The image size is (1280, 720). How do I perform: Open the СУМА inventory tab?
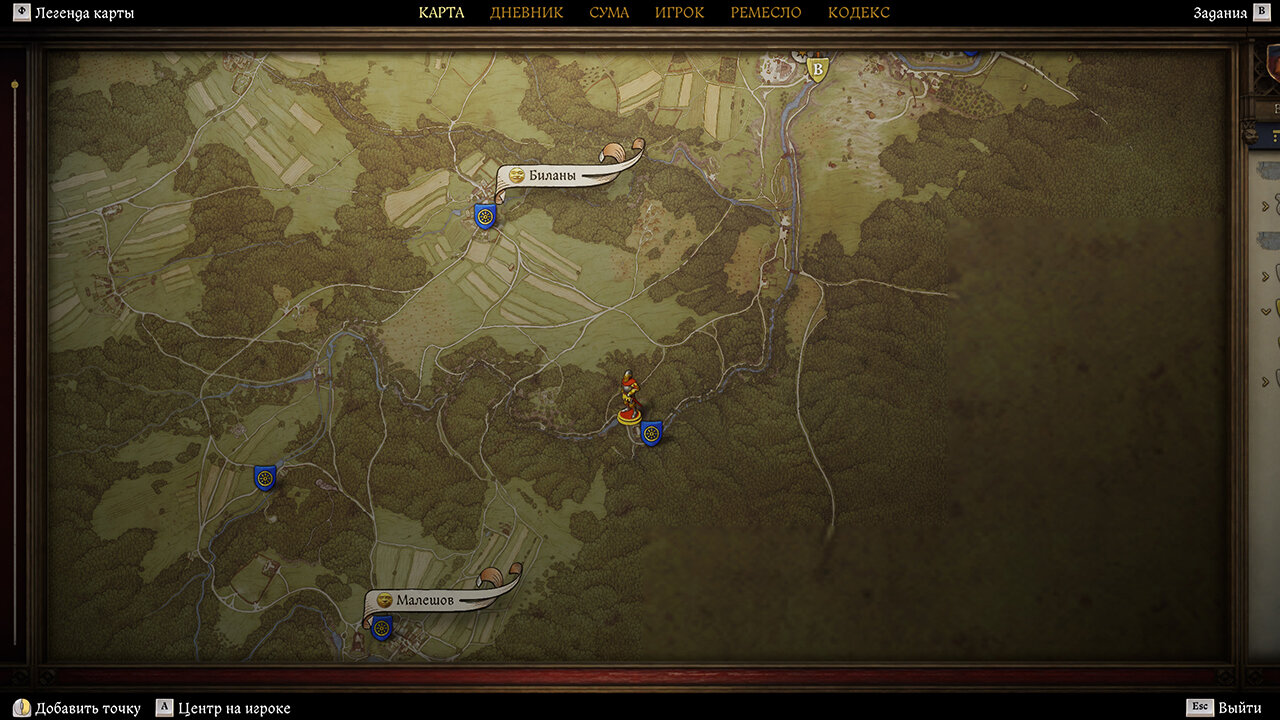609,13
